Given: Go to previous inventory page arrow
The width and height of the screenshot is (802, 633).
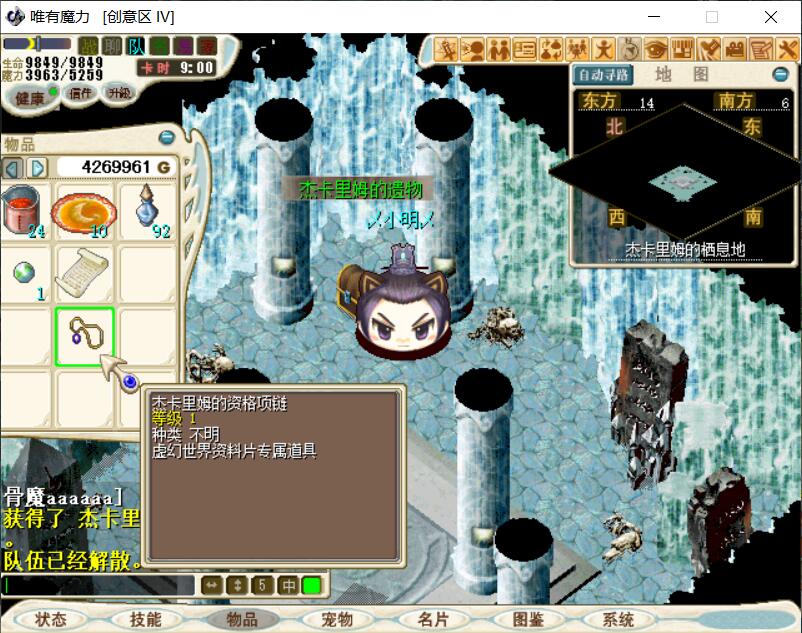Looking at the screenshot, I should pos(13,167).
